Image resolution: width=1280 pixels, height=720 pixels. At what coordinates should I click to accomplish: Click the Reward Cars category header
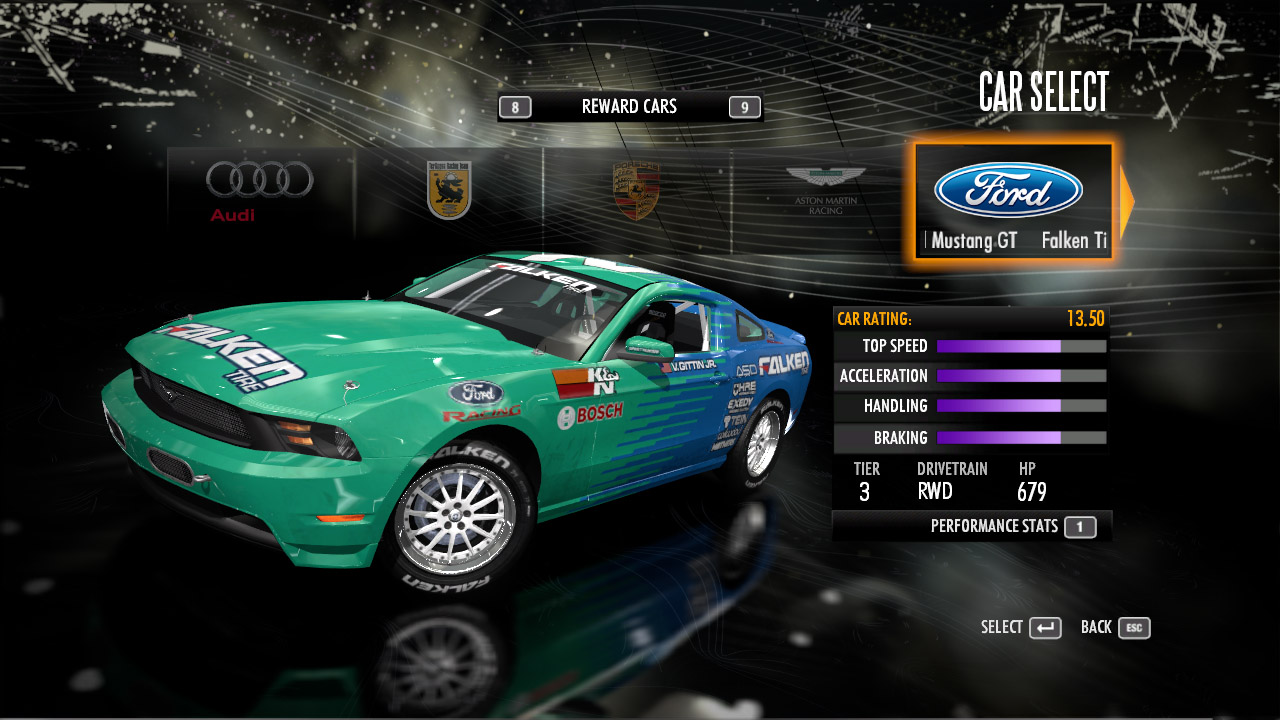629,107
